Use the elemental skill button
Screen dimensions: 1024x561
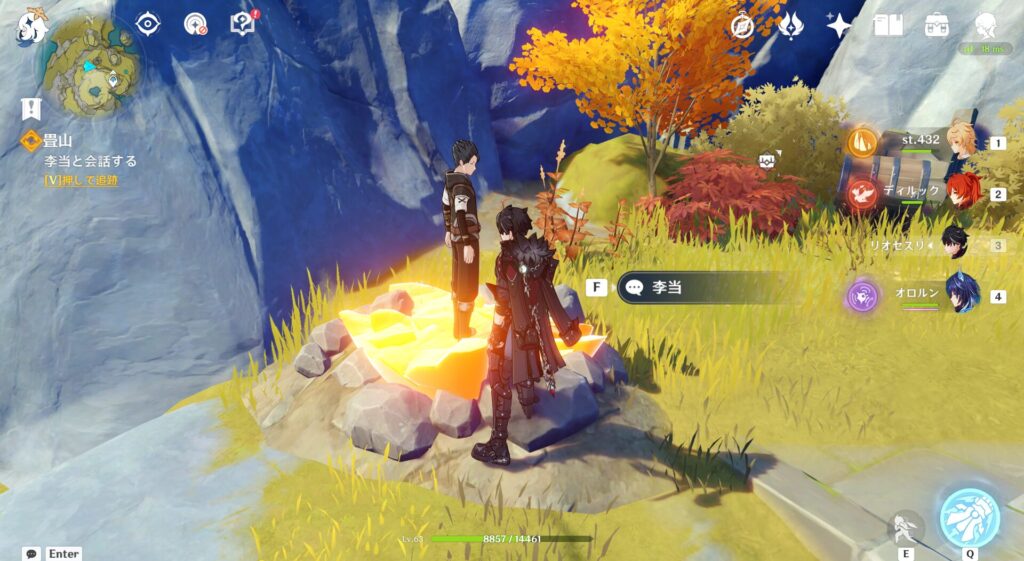coord(905,525)
